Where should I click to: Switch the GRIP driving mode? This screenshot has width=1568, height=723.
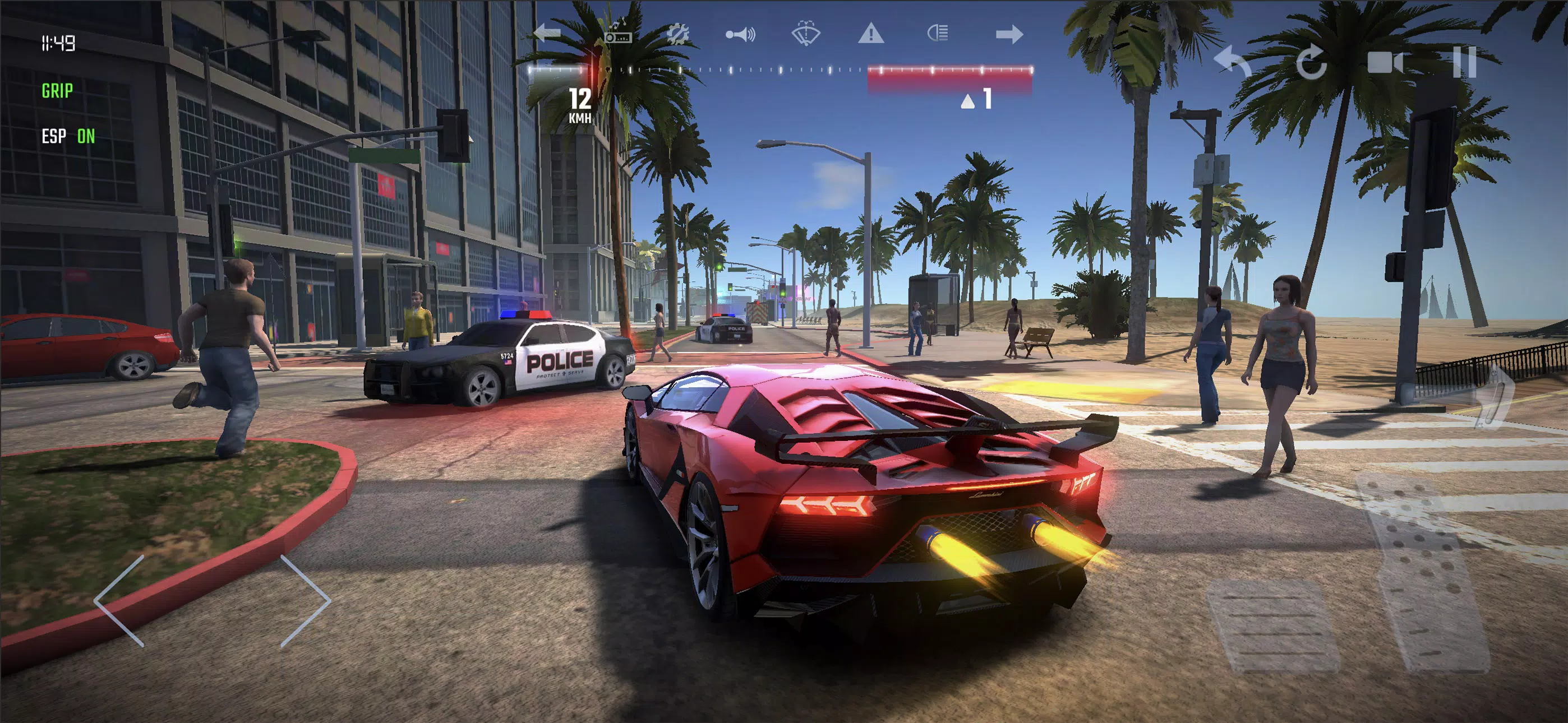57,91
